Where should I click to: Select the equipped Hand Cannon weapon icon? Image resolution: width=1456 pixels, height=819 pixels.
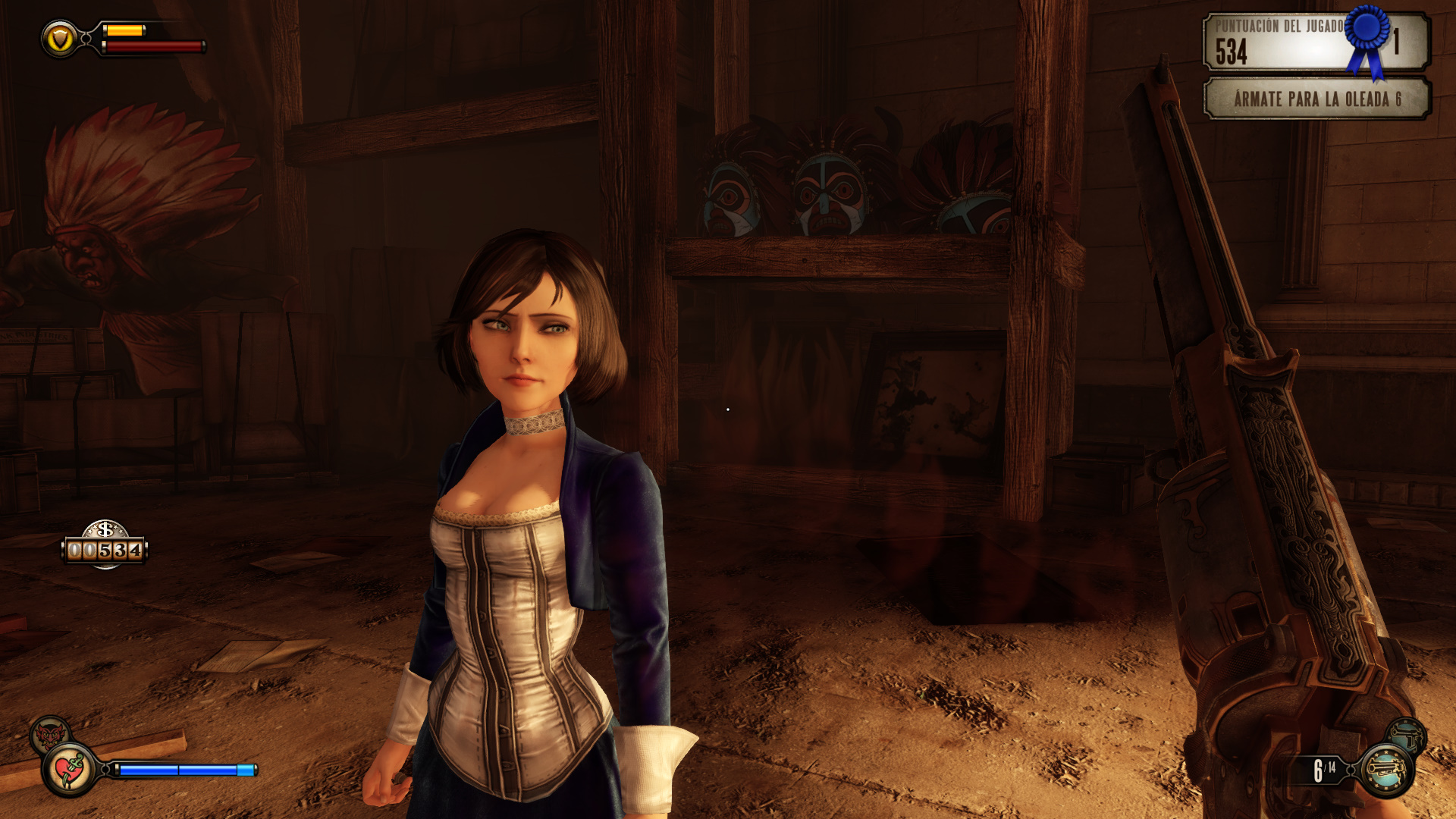pyautogui.click(x=1386, y=770)
